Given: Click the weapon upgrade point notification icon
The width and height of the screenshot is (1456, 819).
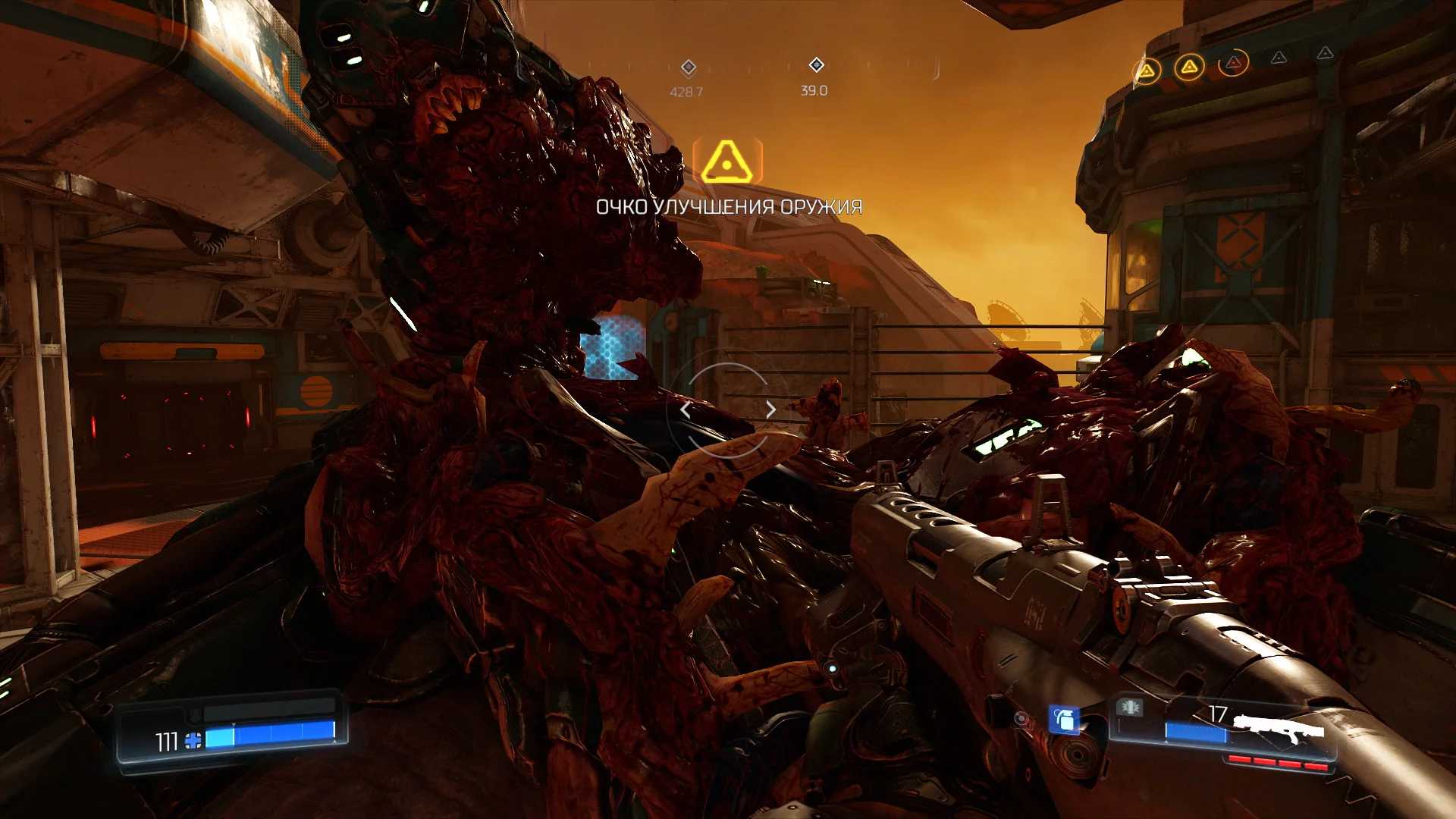Looking at the screenshot, I should coord(726,161).
